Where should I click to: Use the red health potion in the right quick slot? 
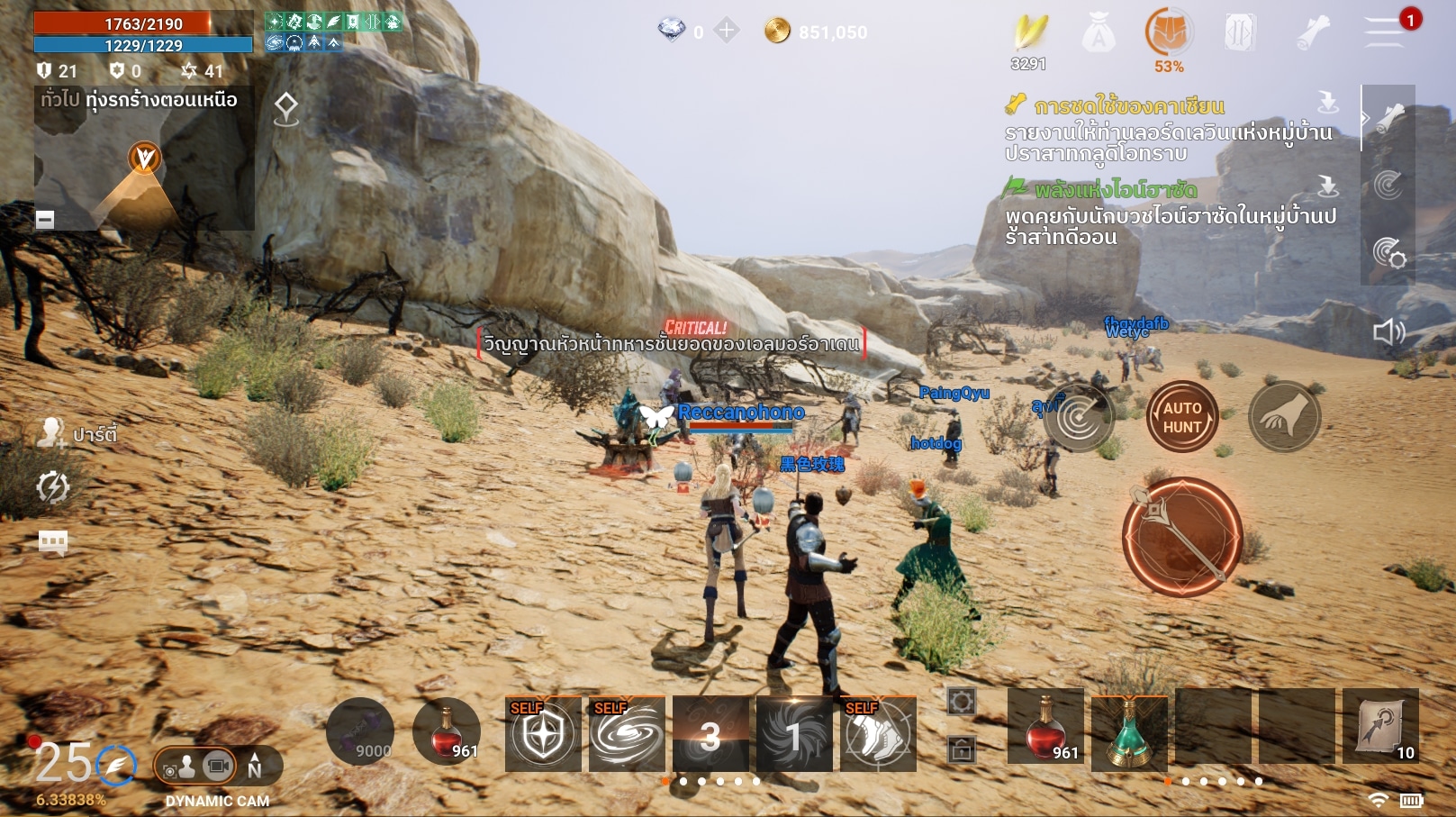(1045, 728)
